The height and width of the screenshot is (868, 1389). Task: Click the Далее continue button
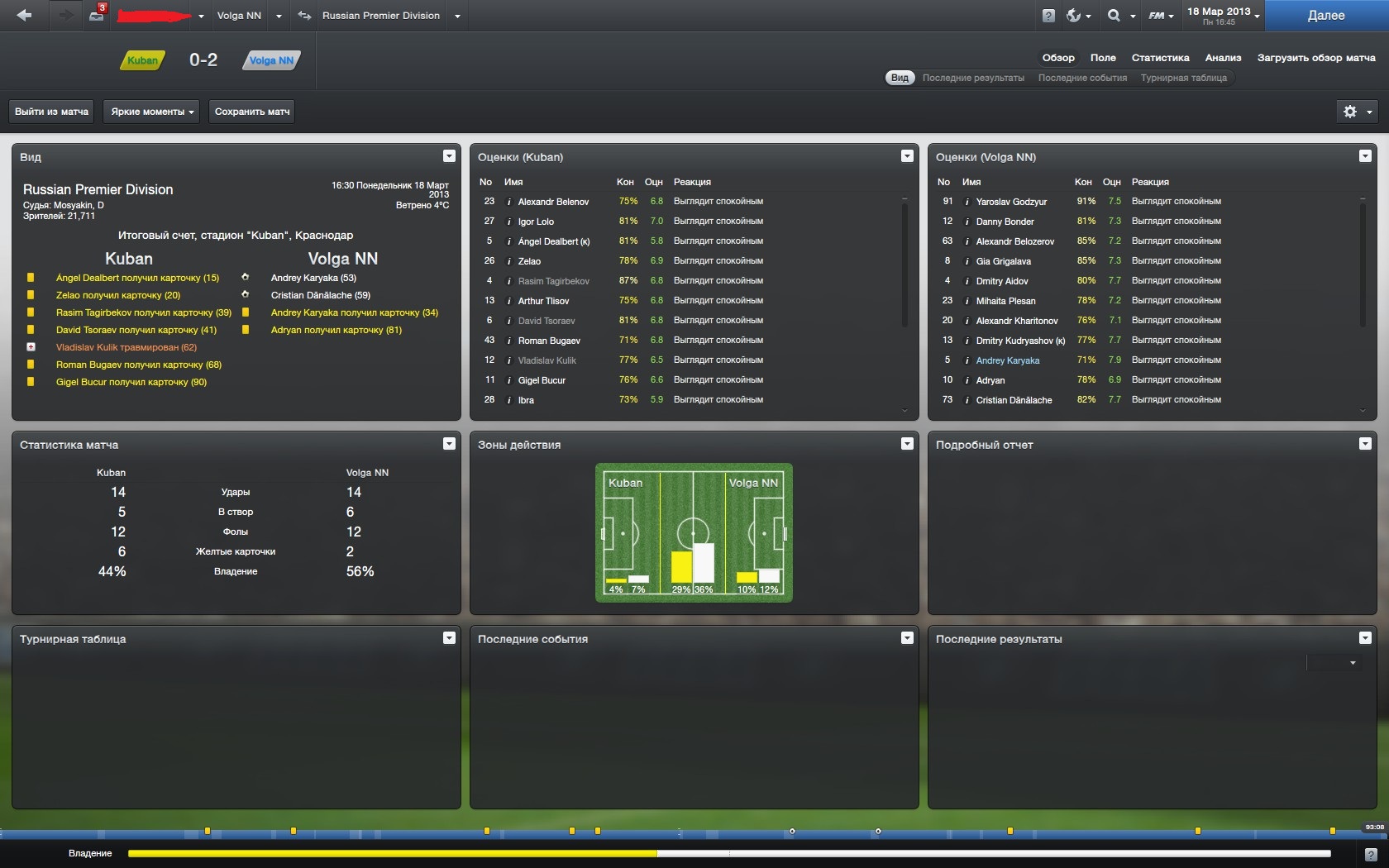click(x=1325, y=16)
